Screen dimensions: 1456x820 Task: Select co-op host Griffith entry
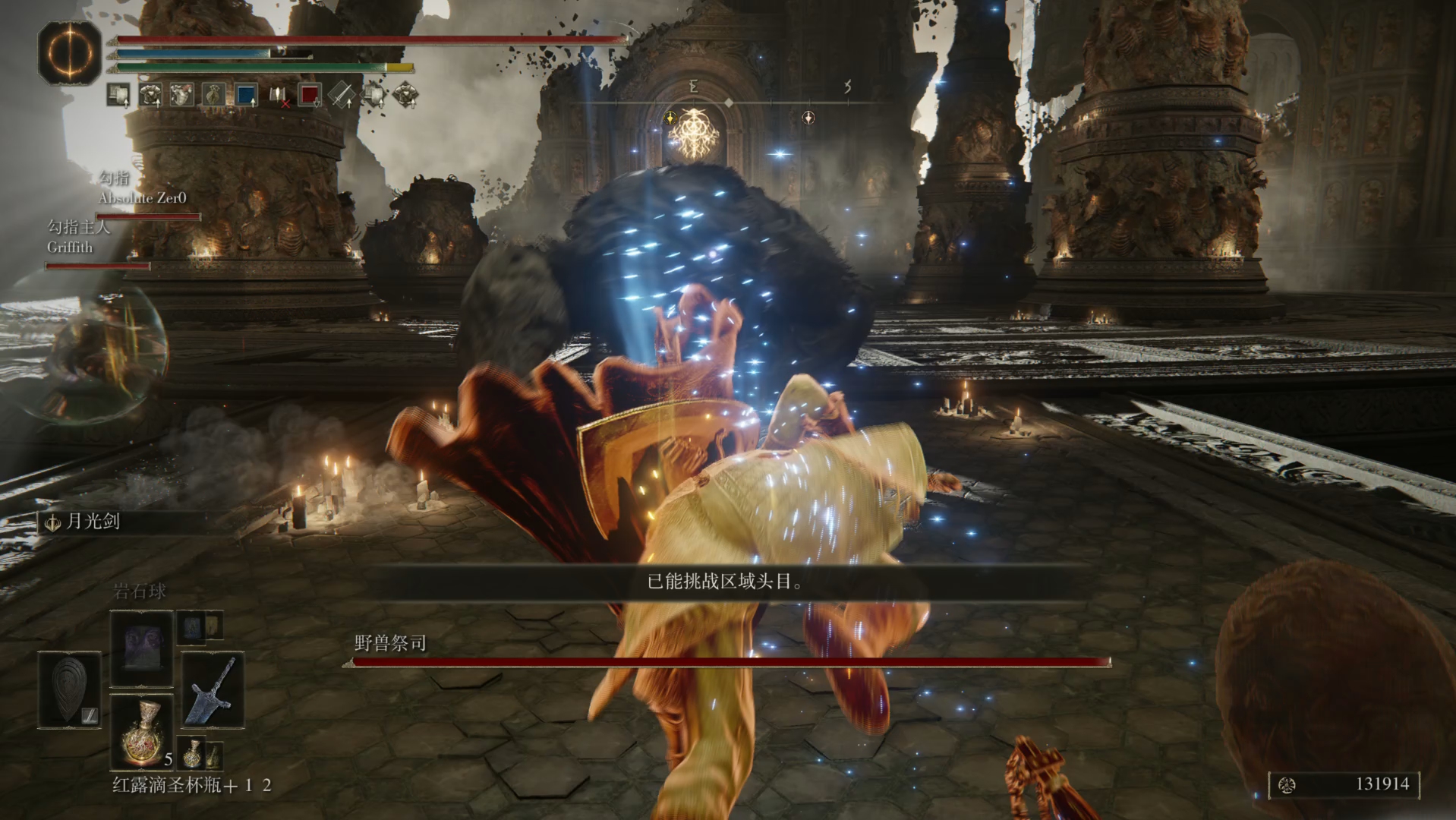[x=70, y=247]
